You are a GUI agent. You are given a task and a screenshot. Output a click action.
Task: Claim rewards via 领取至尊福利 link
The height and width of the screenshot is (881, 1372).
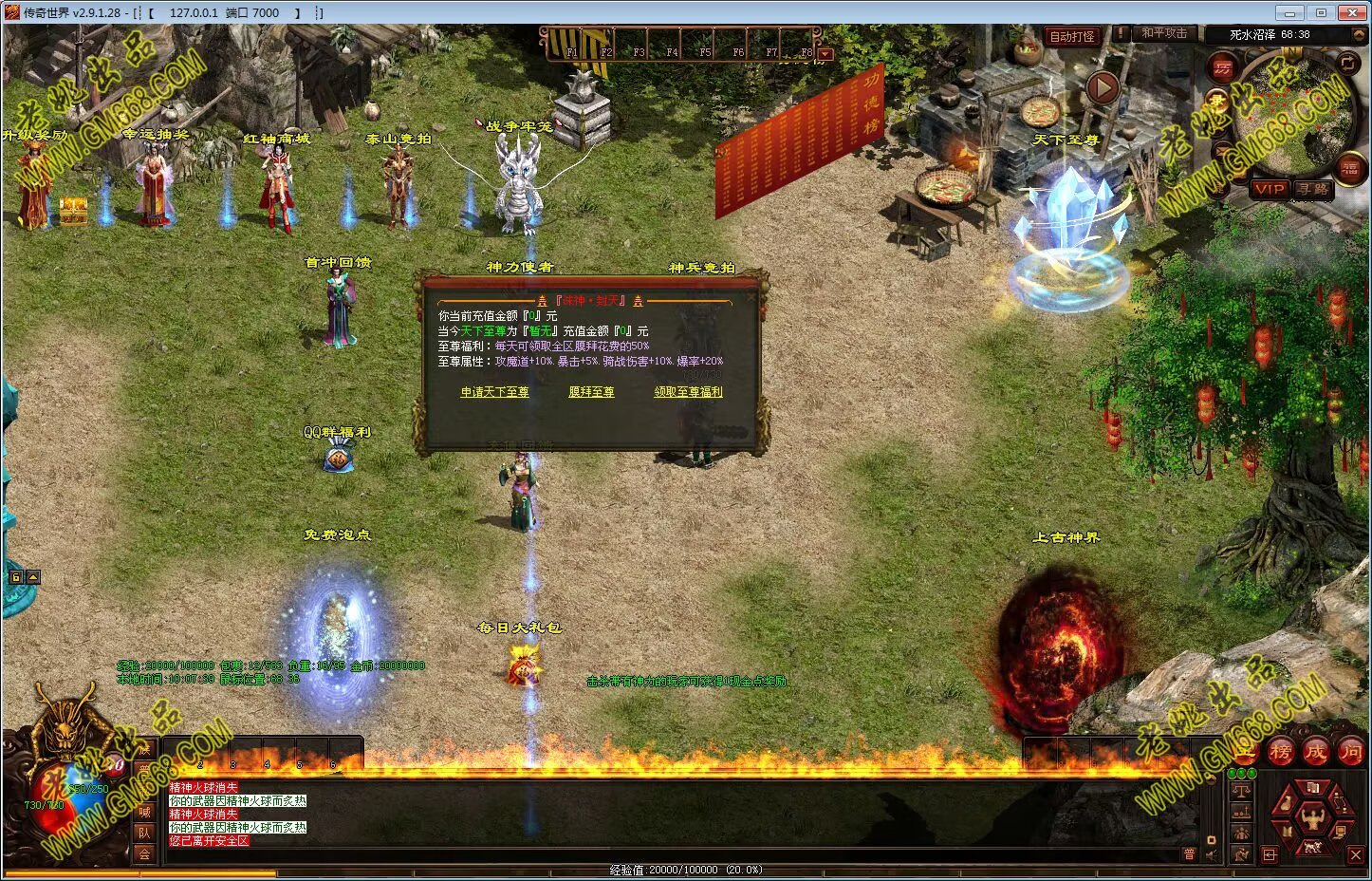(x=688, y=392)
